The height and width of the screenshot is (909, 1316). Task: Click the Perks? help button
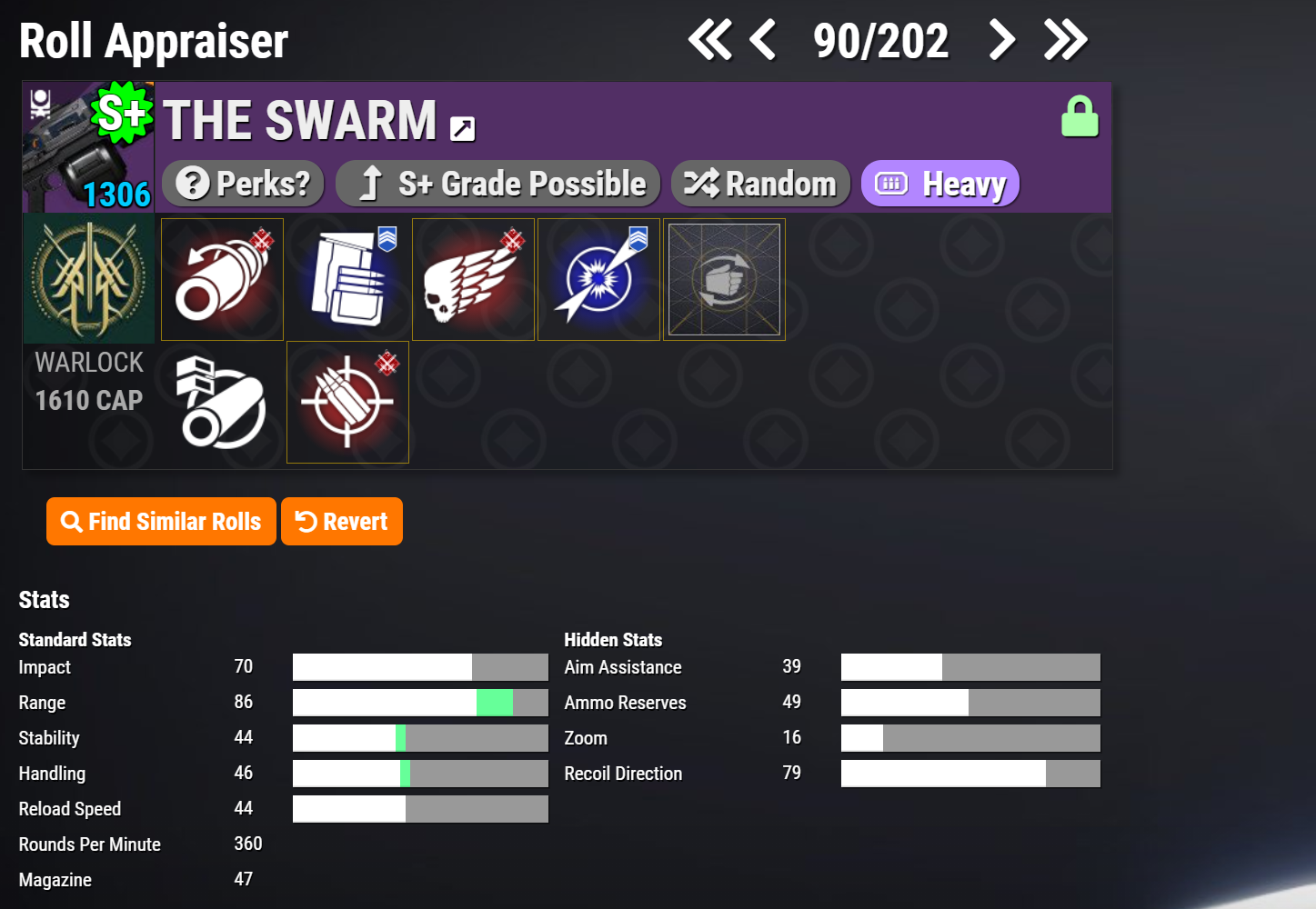pos(243,184)
